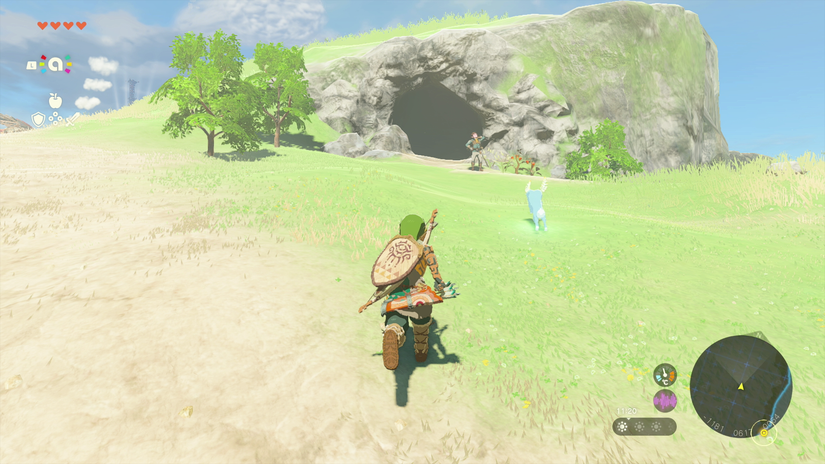Click the yellow ring marker on the minimap

(765, 432)
